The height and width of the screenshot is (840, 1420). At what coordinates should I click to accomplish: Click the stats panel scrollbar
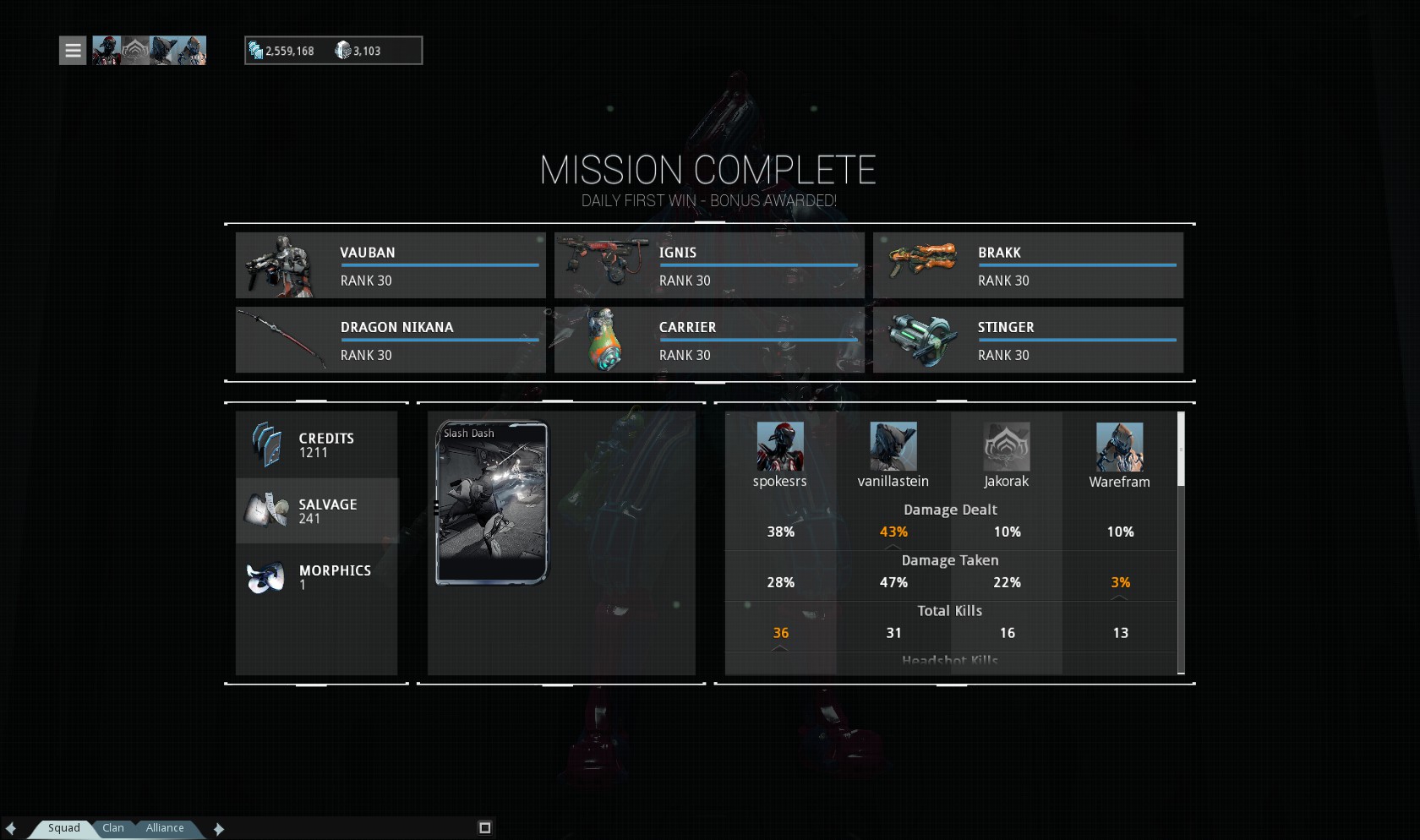tap(1181, 450)
